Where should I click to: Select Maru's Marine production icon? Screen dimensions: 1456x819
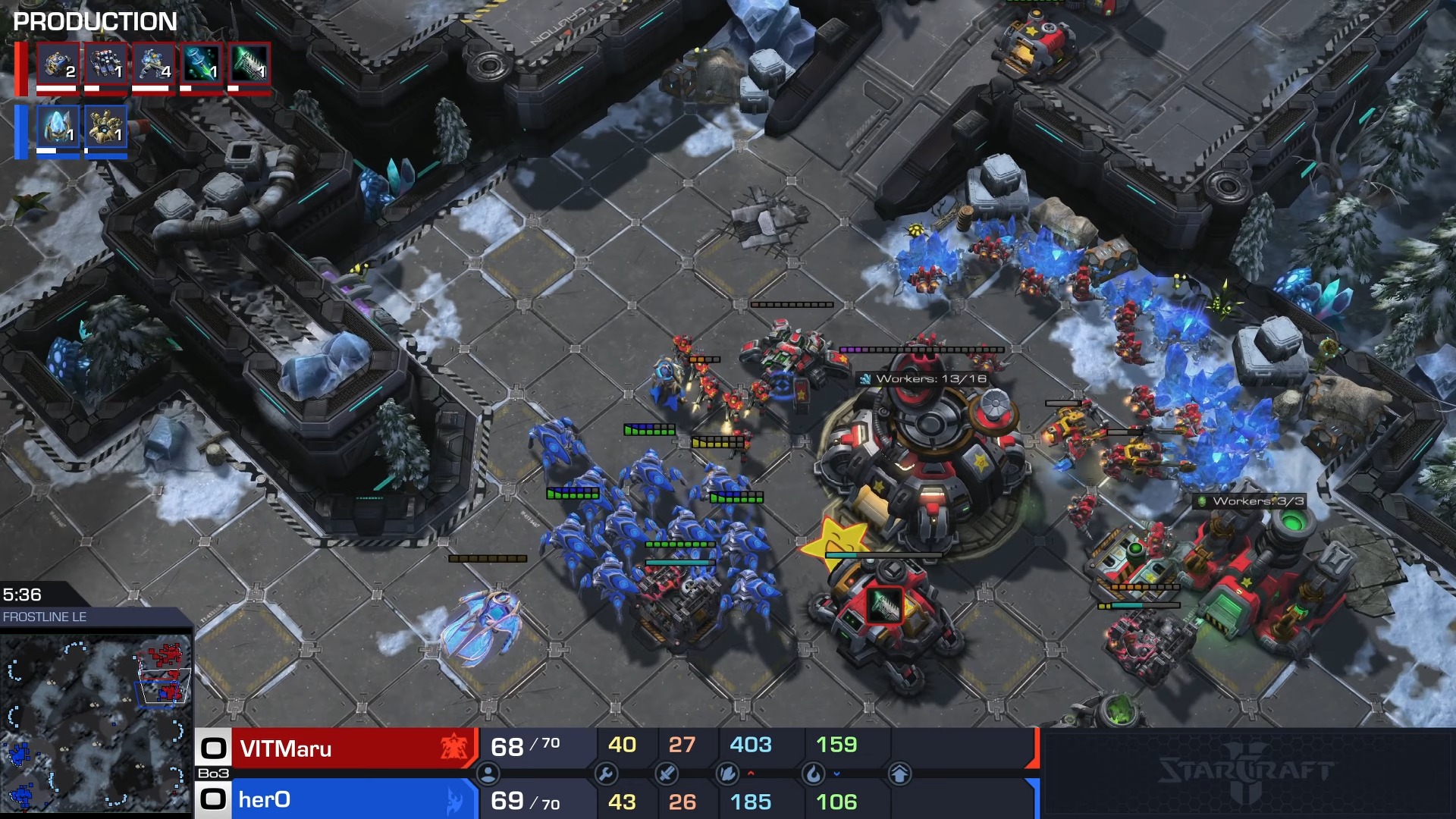[x=153, y=63]
